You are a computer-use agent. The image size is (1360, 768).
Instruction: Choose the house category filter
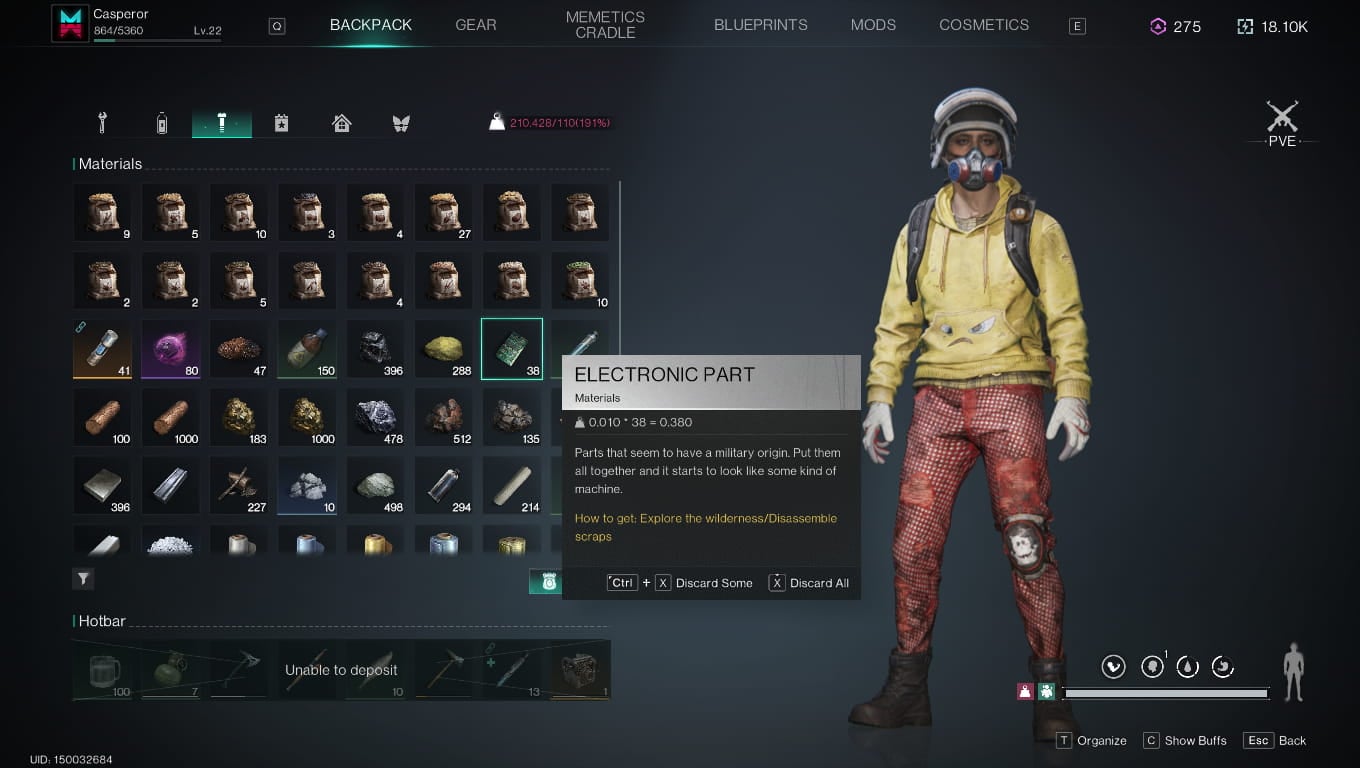342,123
